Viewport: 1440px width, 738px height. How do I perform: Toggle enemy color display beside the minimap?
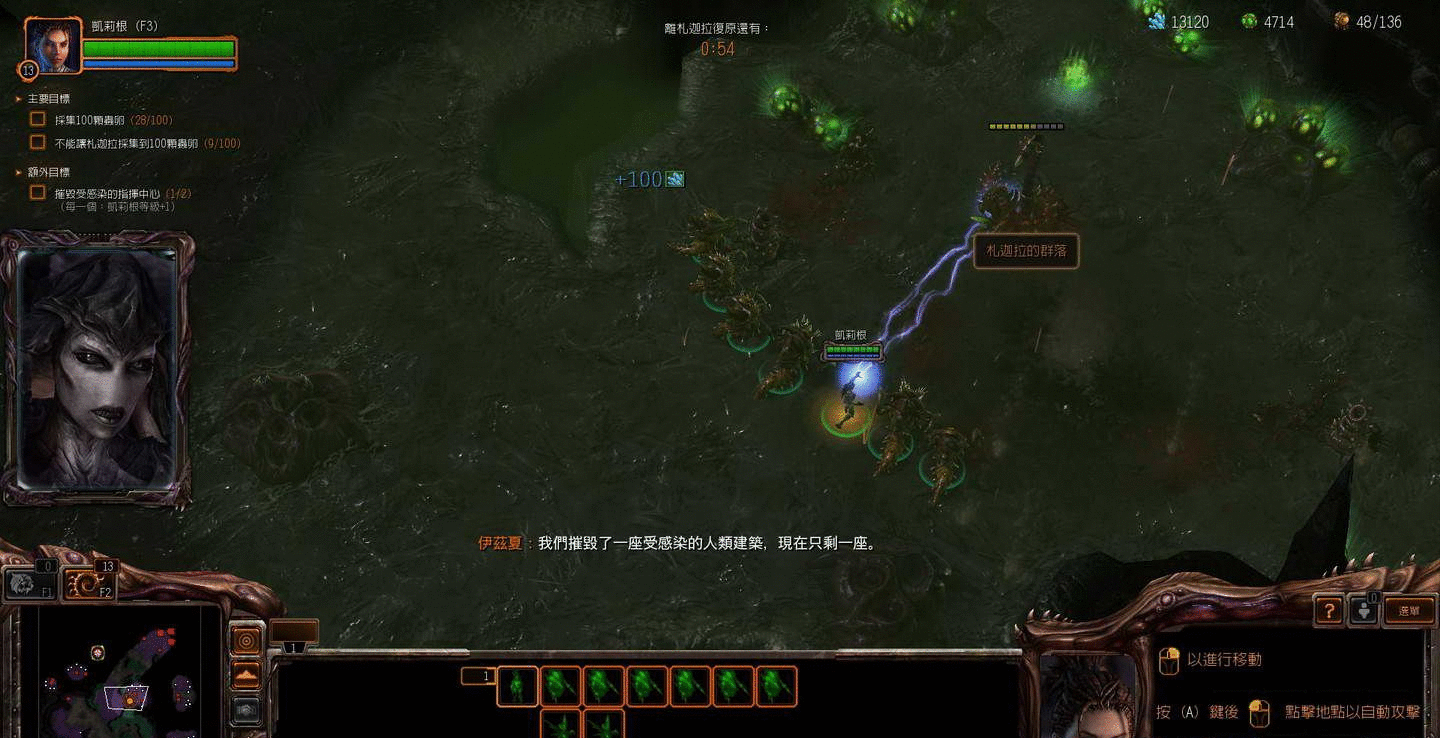coord(246,708)
